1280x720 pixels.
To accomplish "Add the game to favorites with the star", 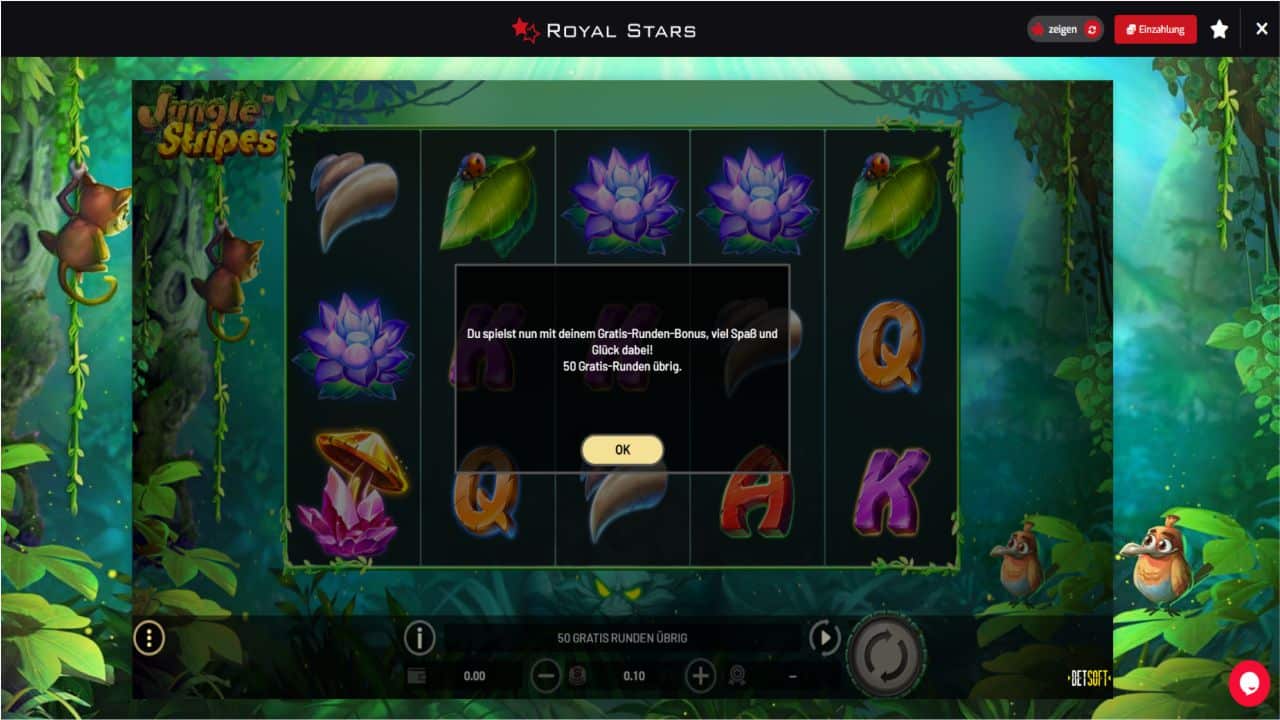I will (1219, 29).
